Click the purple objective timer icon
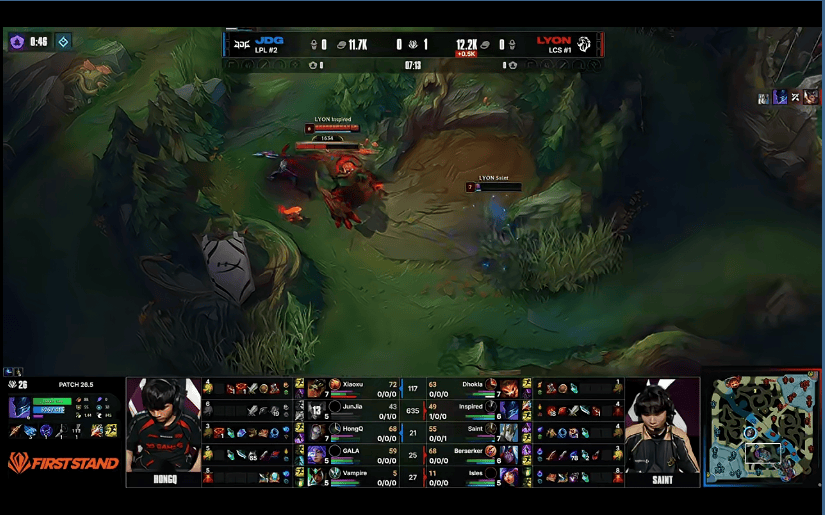 point(17,42)
